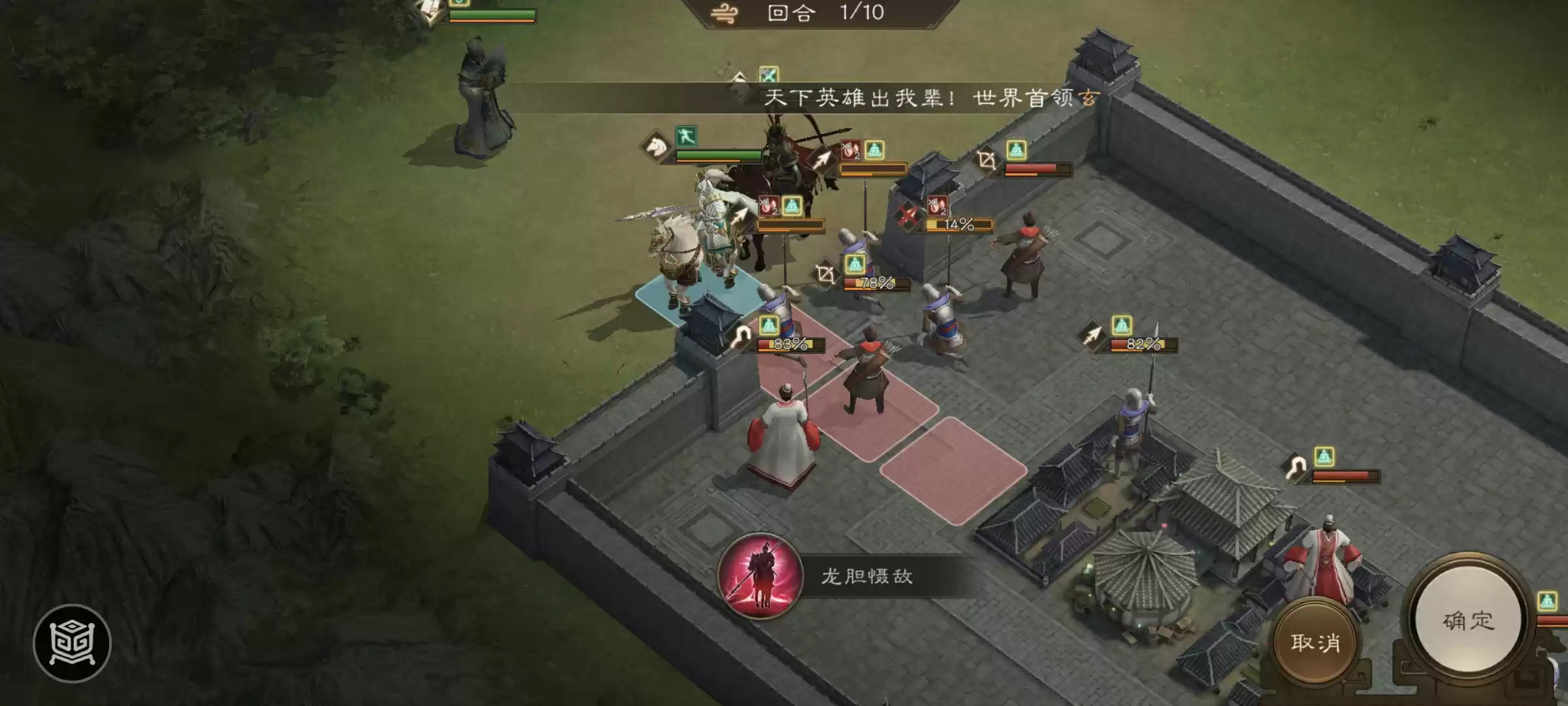Image resolution: width=1568 pixels, height=706 pixels.
Task: Inspect the teal bell buff icon above the 78% unit
Action: pyautogui.click(x=855, y=264)
